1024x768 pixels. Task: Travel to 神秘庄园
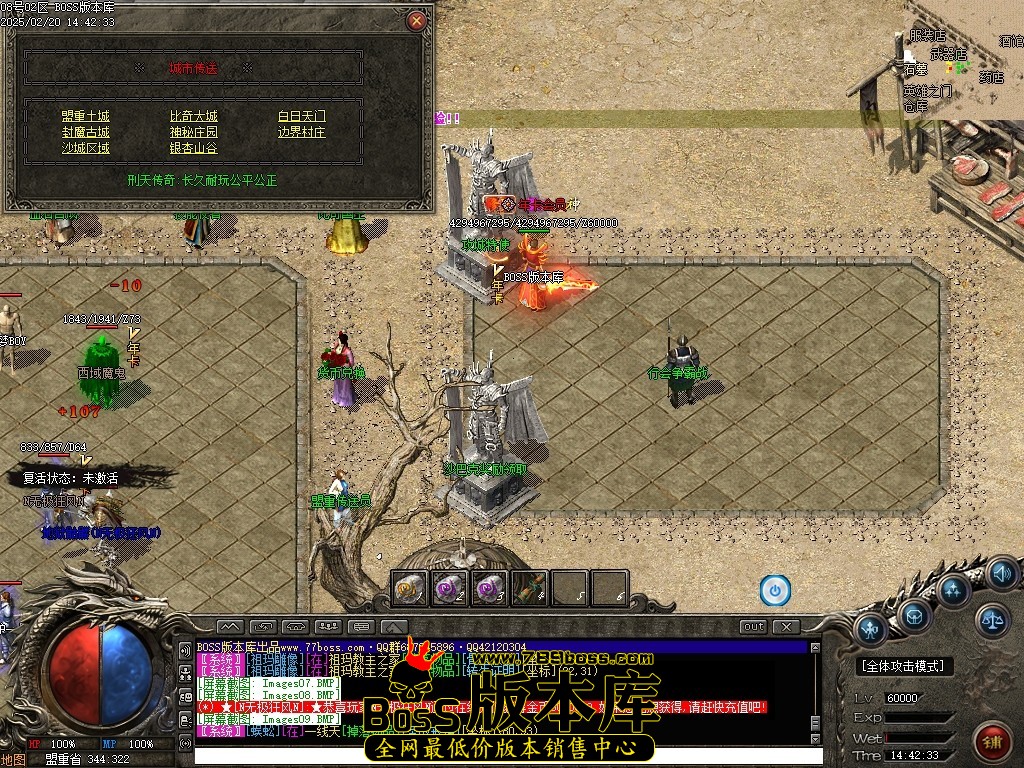[x=193, y=132]
